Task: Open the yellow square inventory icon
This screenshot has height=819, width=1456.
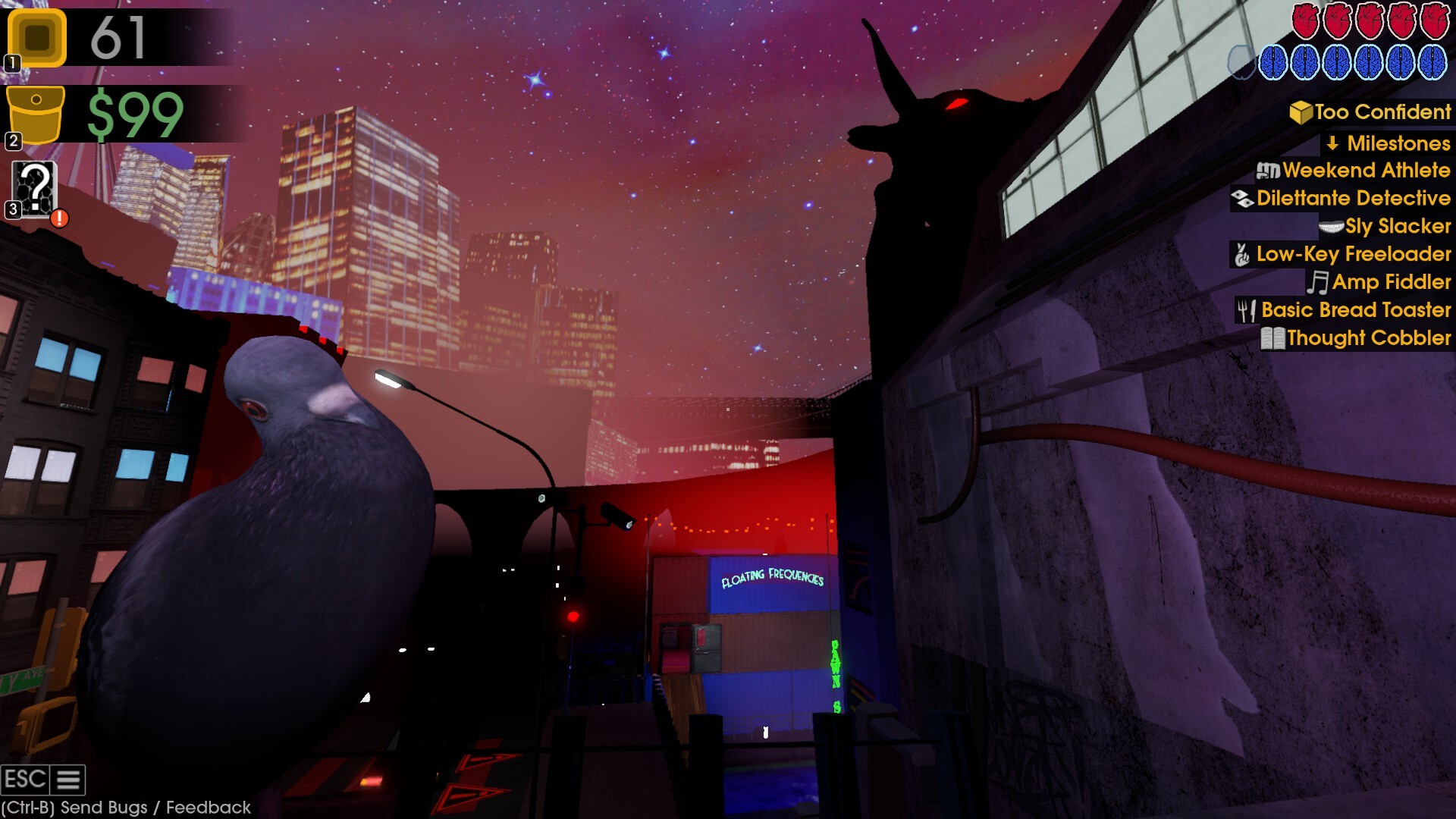Action: click(37, 37)
